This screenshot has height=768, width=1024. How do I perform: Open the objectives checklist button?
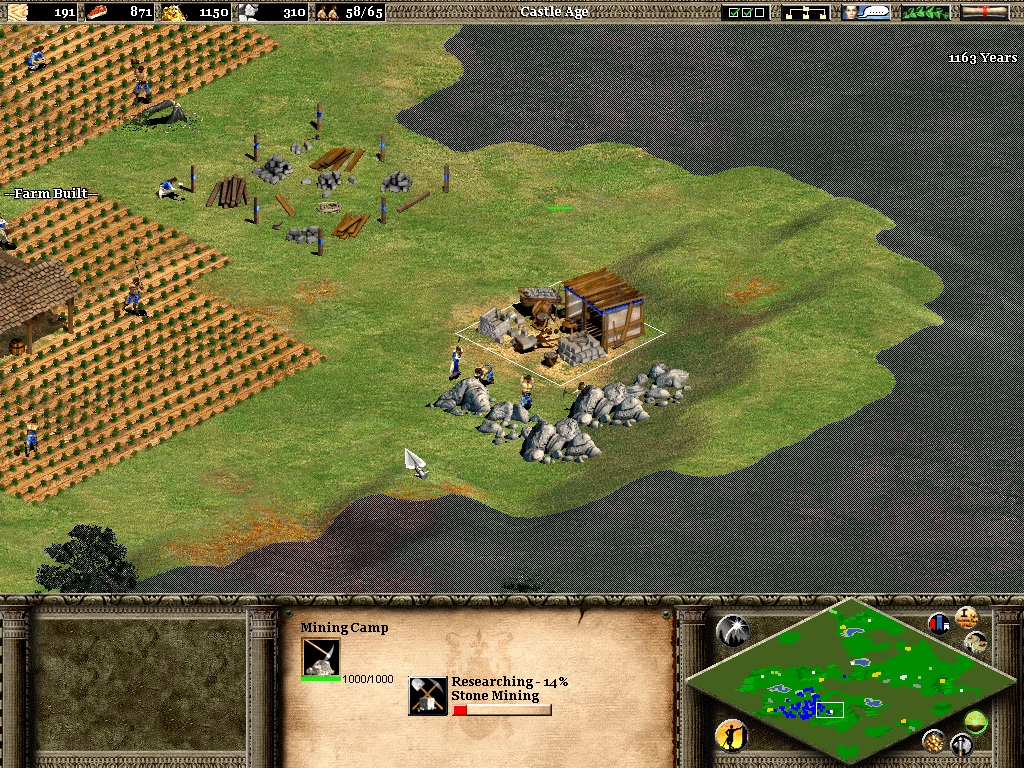(x=747, y=12)
